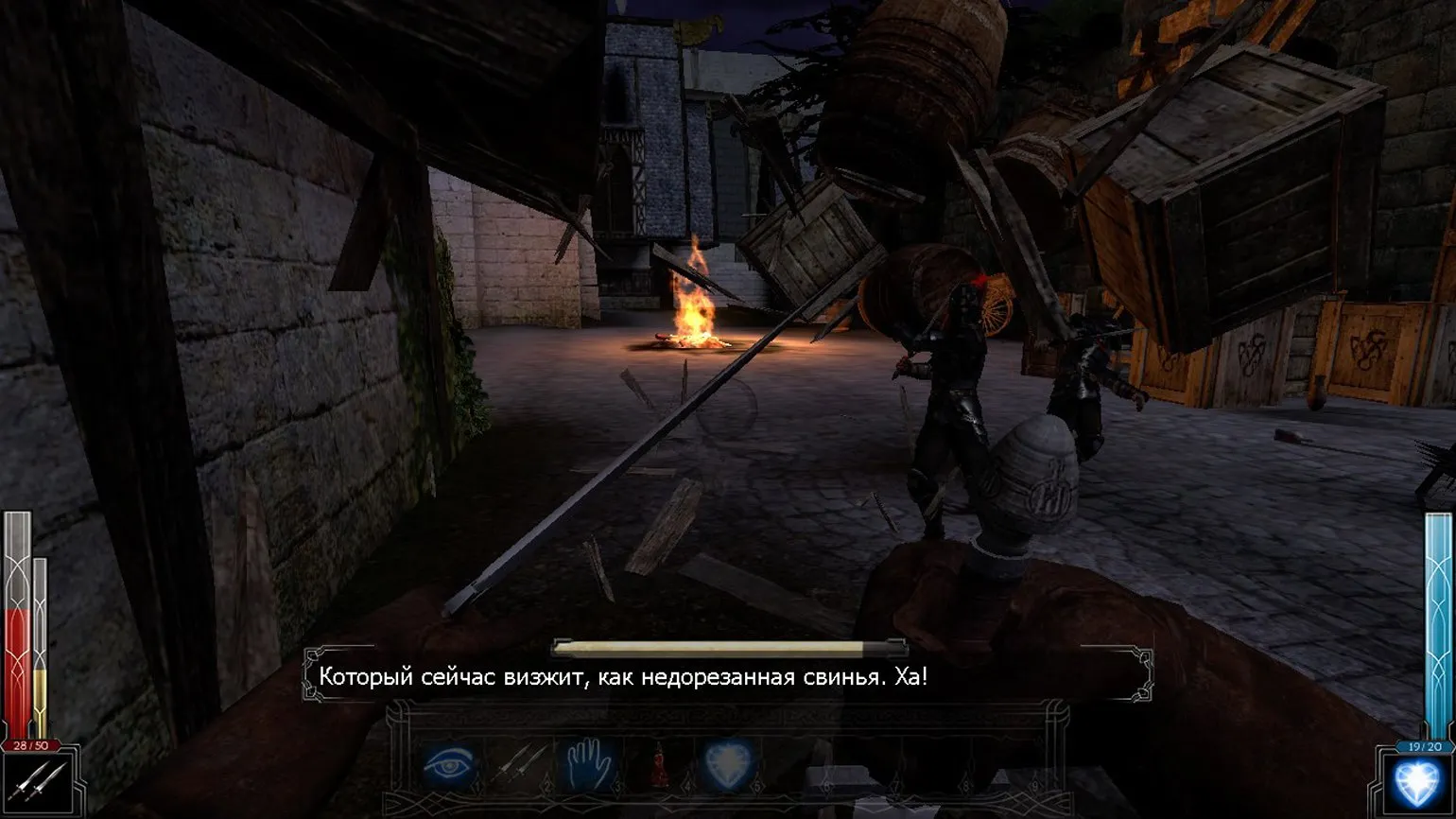Select the twin daggers hotbar slot
Viewport: 1456px width, 819px height.
(520, 762)
